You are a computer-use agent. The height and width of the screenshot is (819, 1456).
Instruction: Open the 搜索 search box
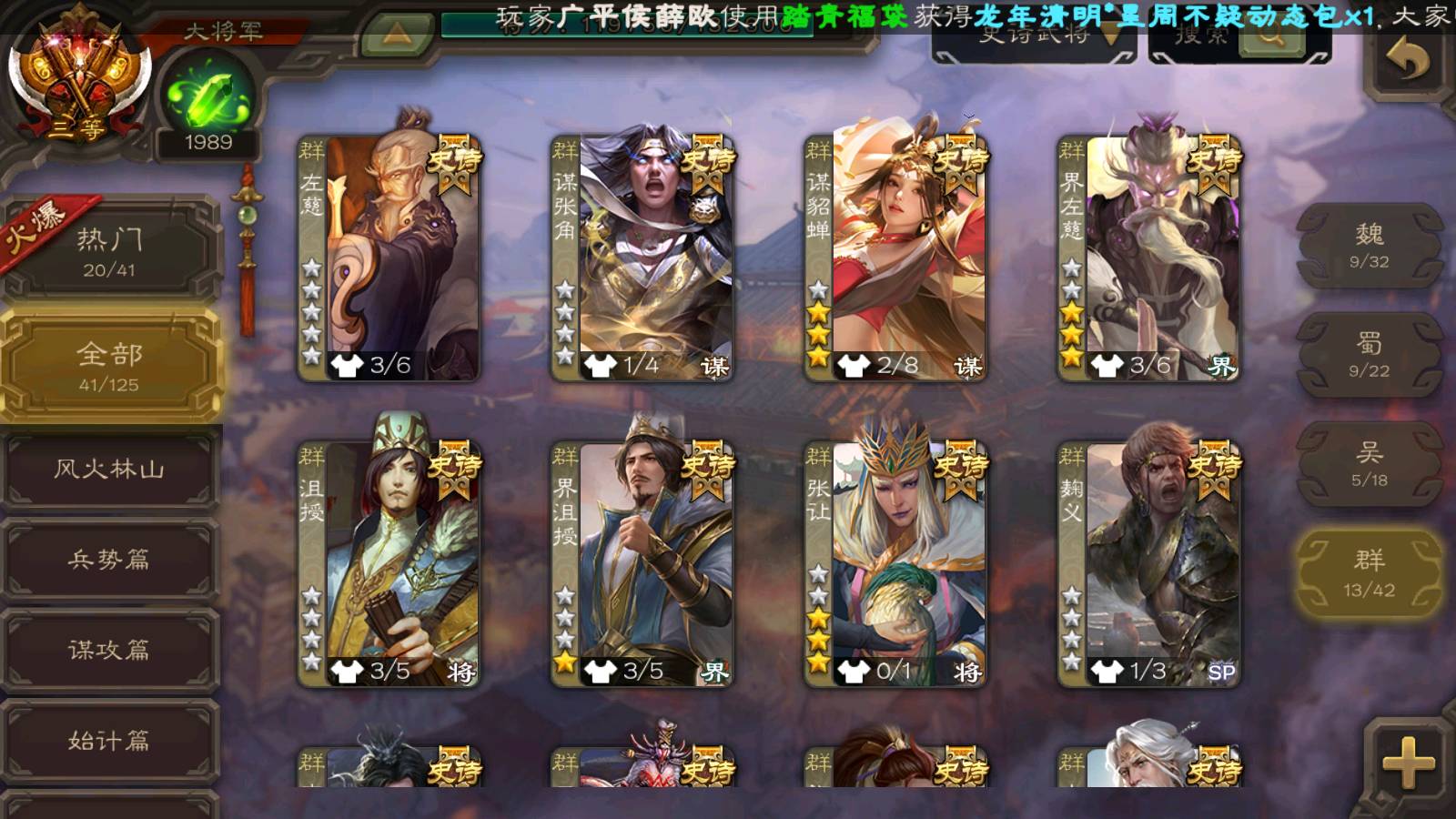point(1238,38)
